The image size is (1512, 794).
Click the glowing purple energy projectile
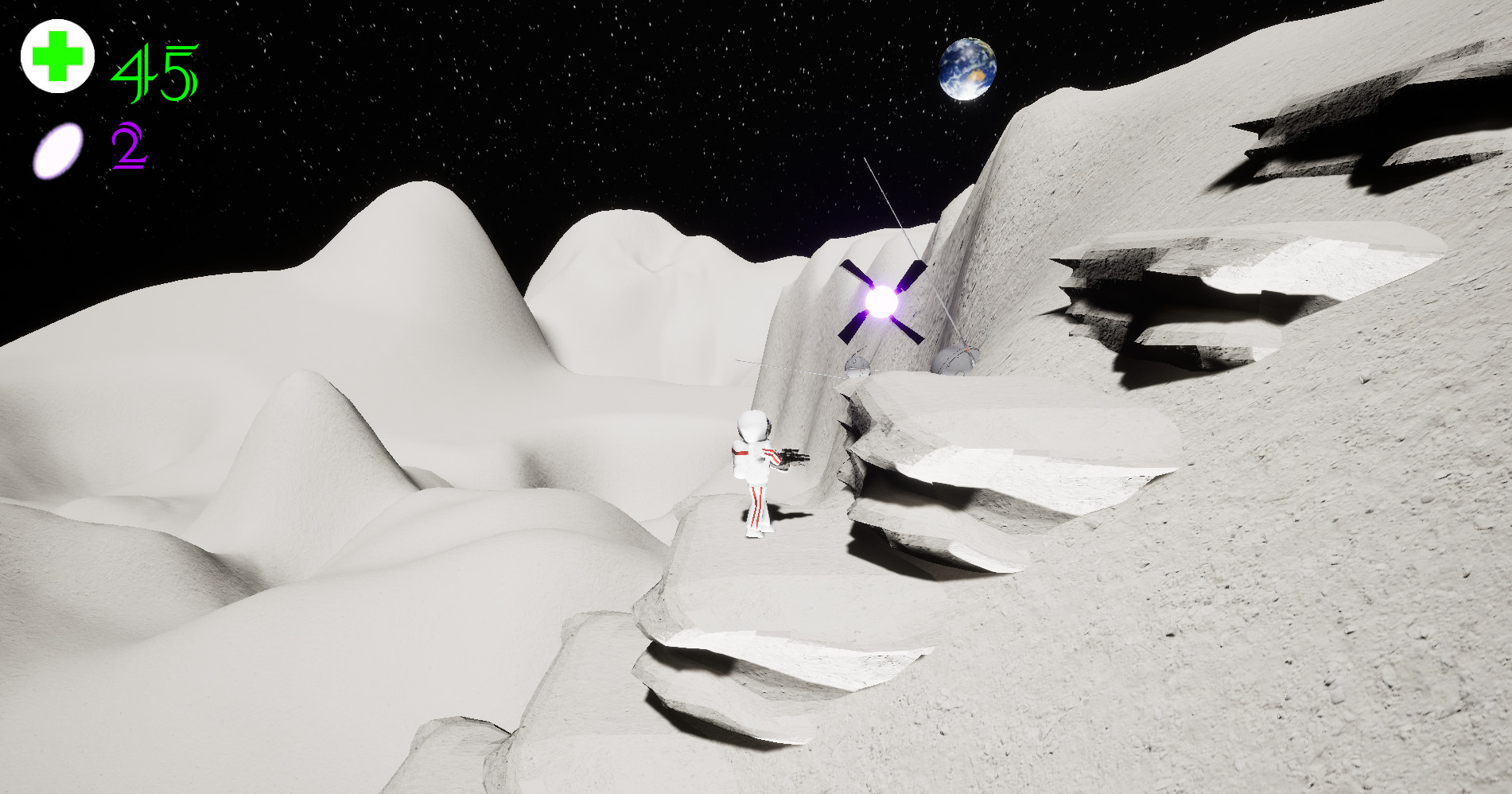pos(881,302)
